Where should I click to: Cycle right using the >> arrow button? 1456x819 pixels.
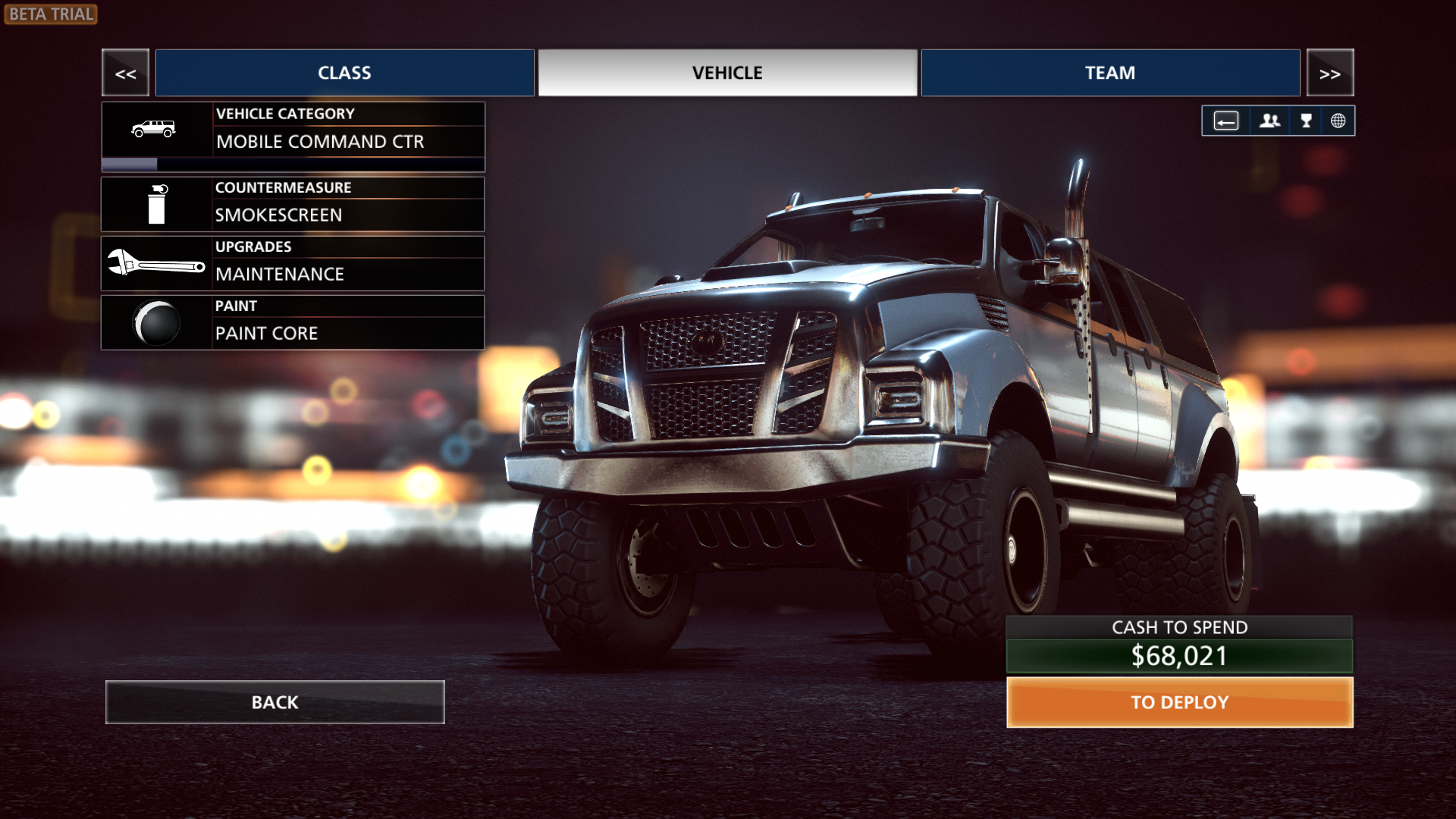tap(1330, 73)
